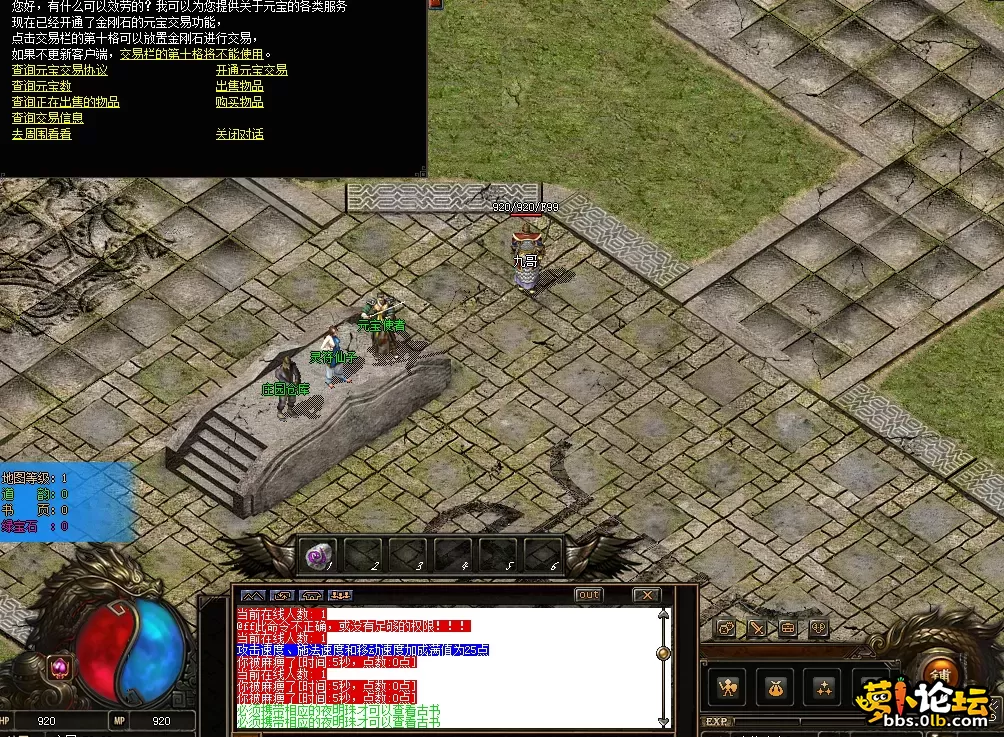
Task: Select the 购买物品 buy option
Action: [239, 102]
